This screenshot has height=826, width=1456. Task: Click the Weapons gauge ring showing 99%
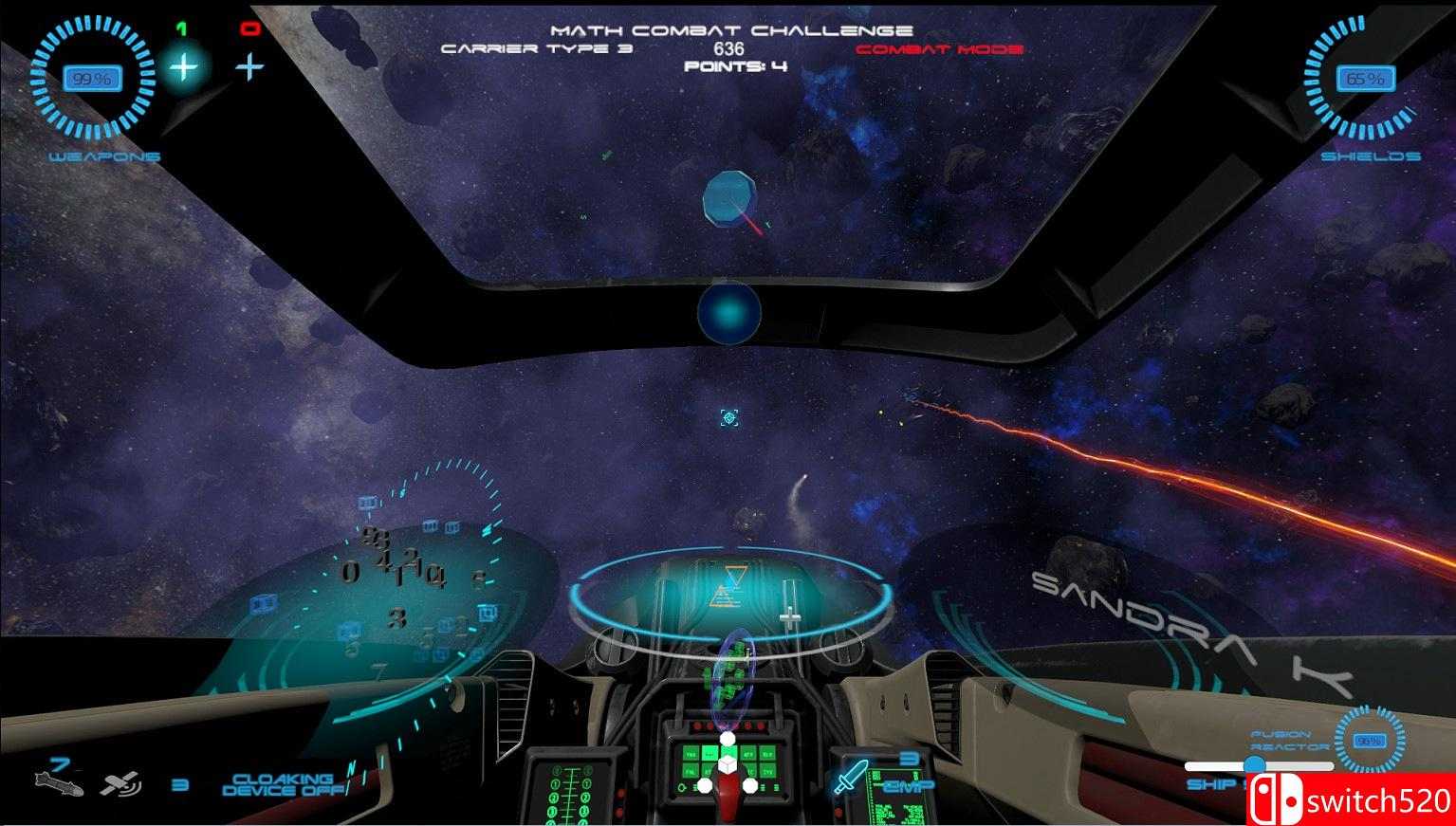click(92, 79)
